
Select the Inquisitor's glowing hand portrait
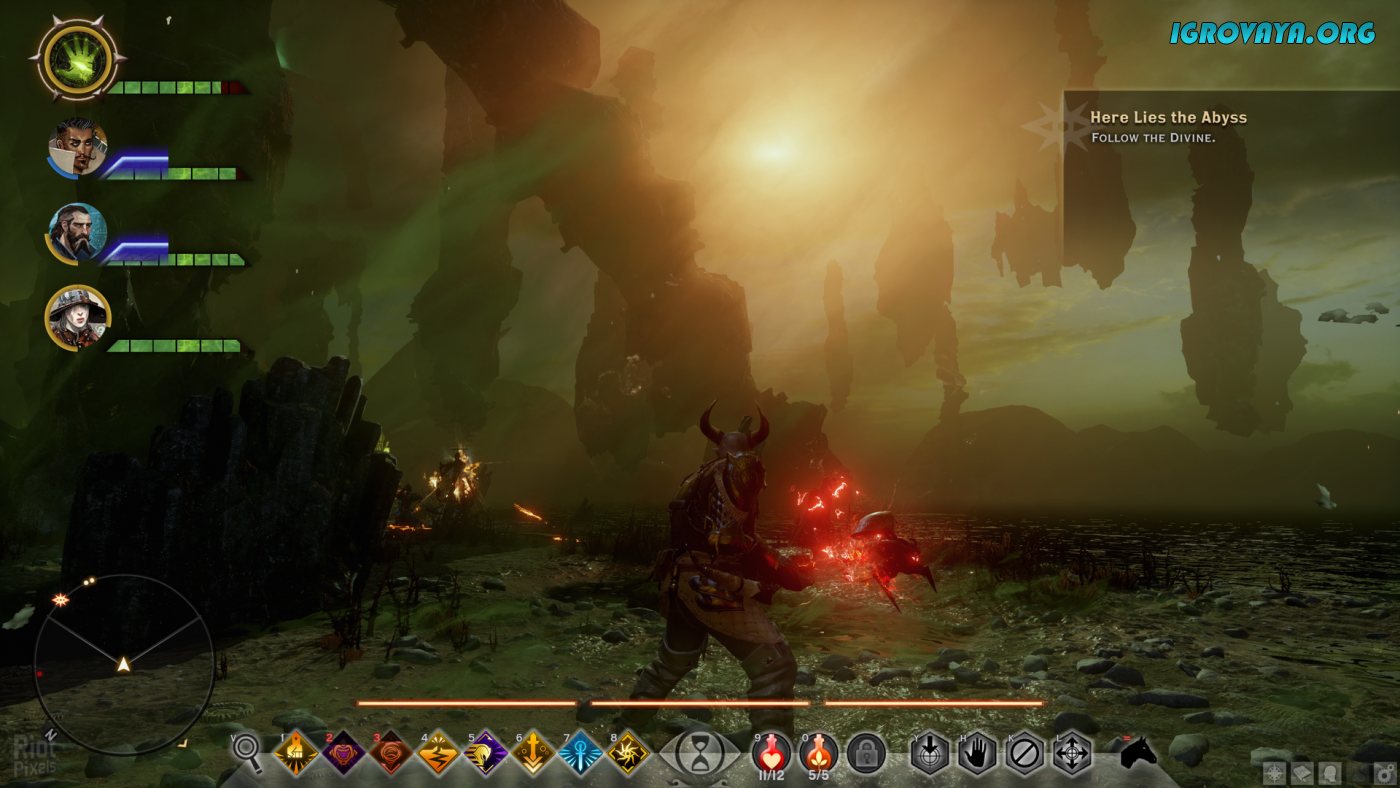click(77, 58)
